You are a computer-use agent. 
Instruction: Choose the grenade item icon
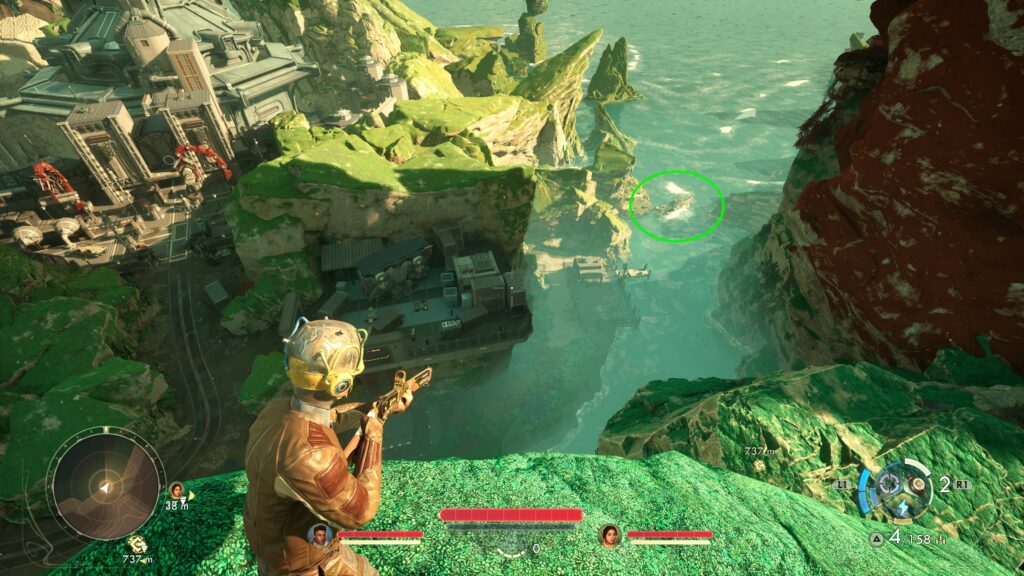pos(917,486)
